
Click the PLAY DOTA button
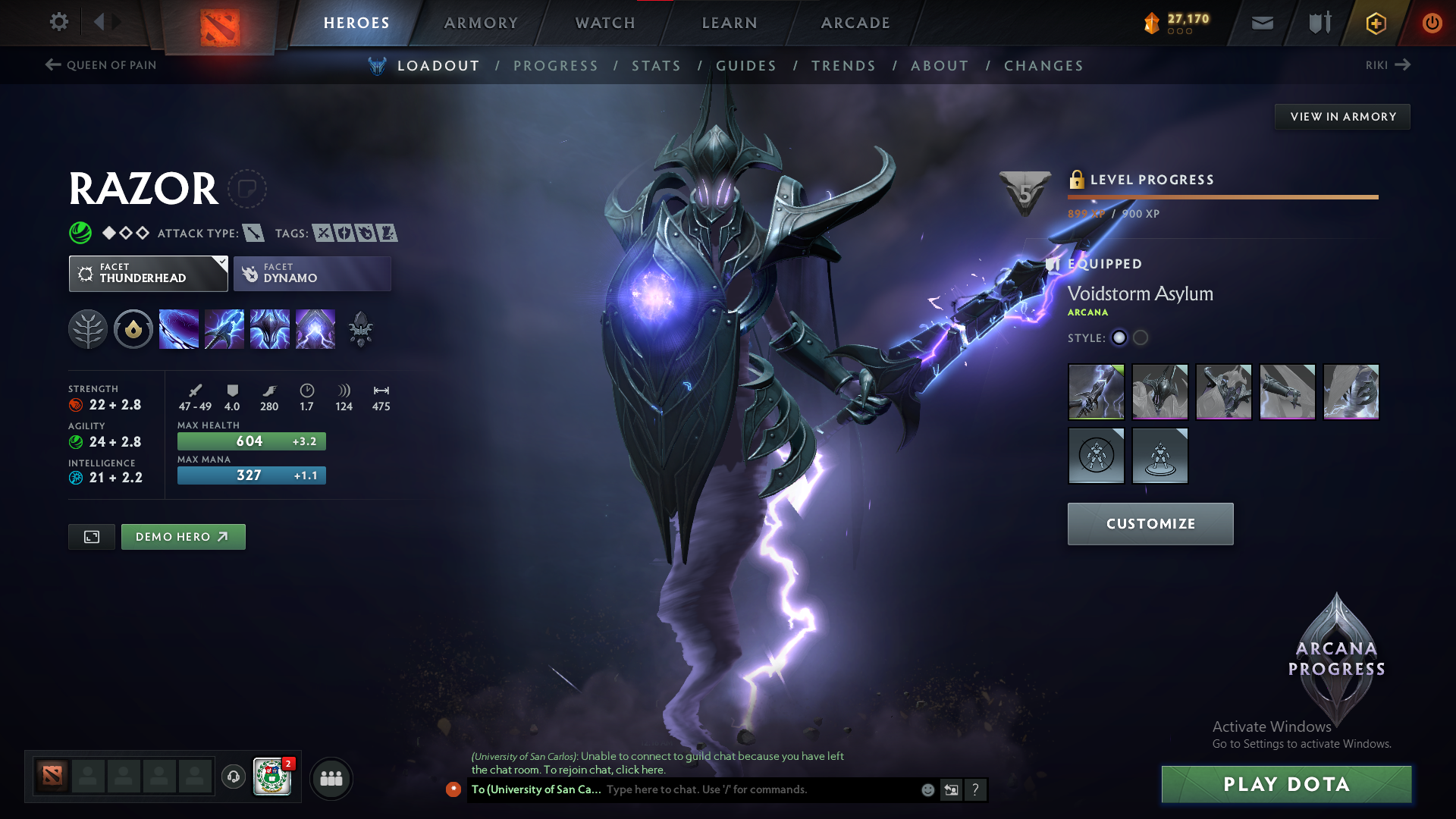pos(1285,784)
